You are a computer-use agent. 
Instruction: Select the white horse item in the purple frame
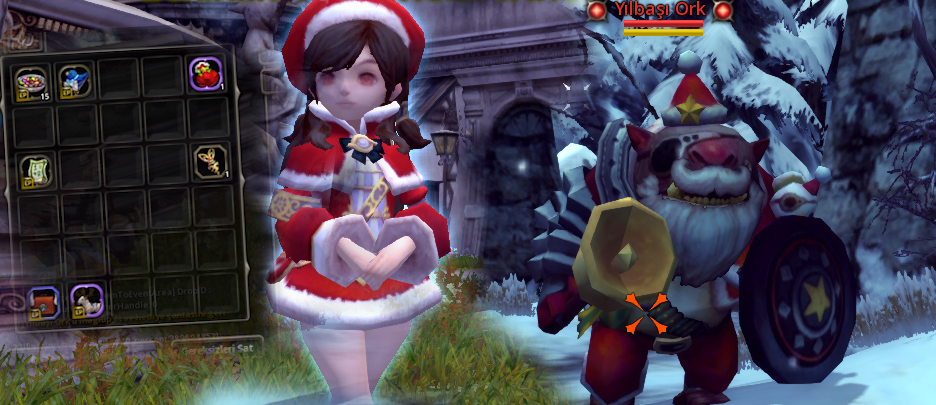click(x=87, y=300)
